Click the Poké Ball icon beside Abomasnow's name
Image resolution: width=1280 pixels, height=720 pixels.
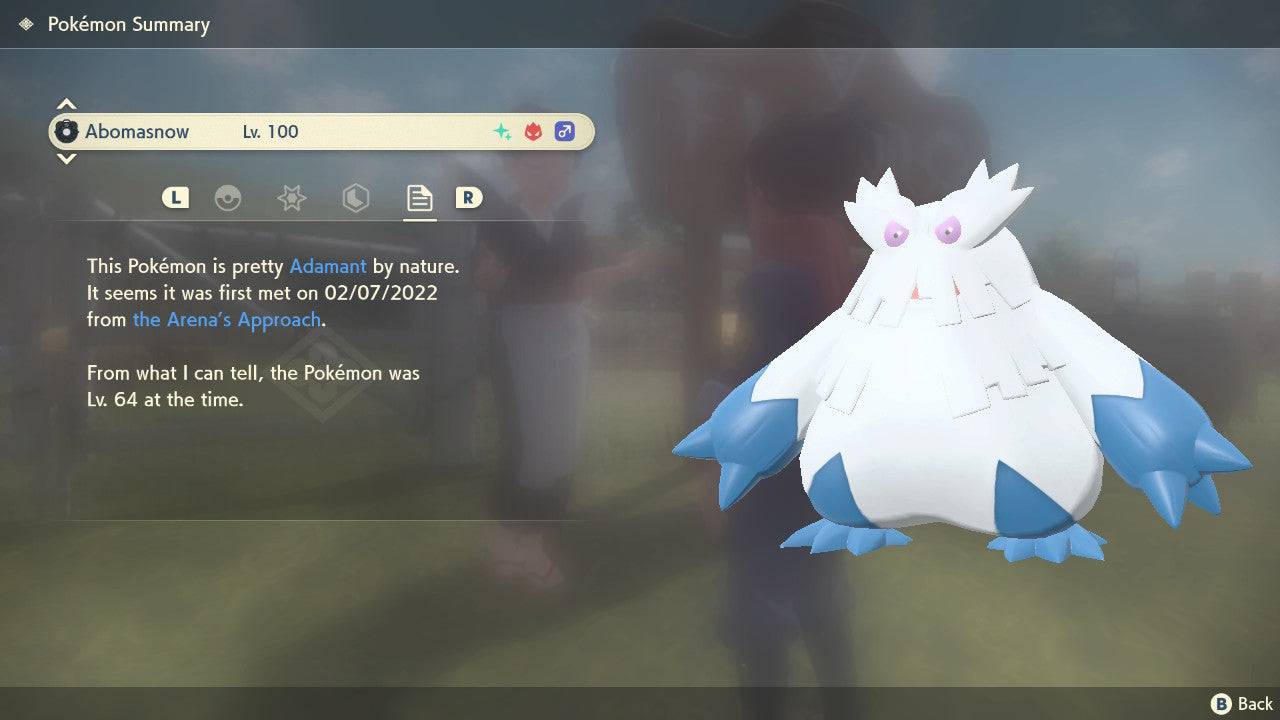tap(67, 131)
